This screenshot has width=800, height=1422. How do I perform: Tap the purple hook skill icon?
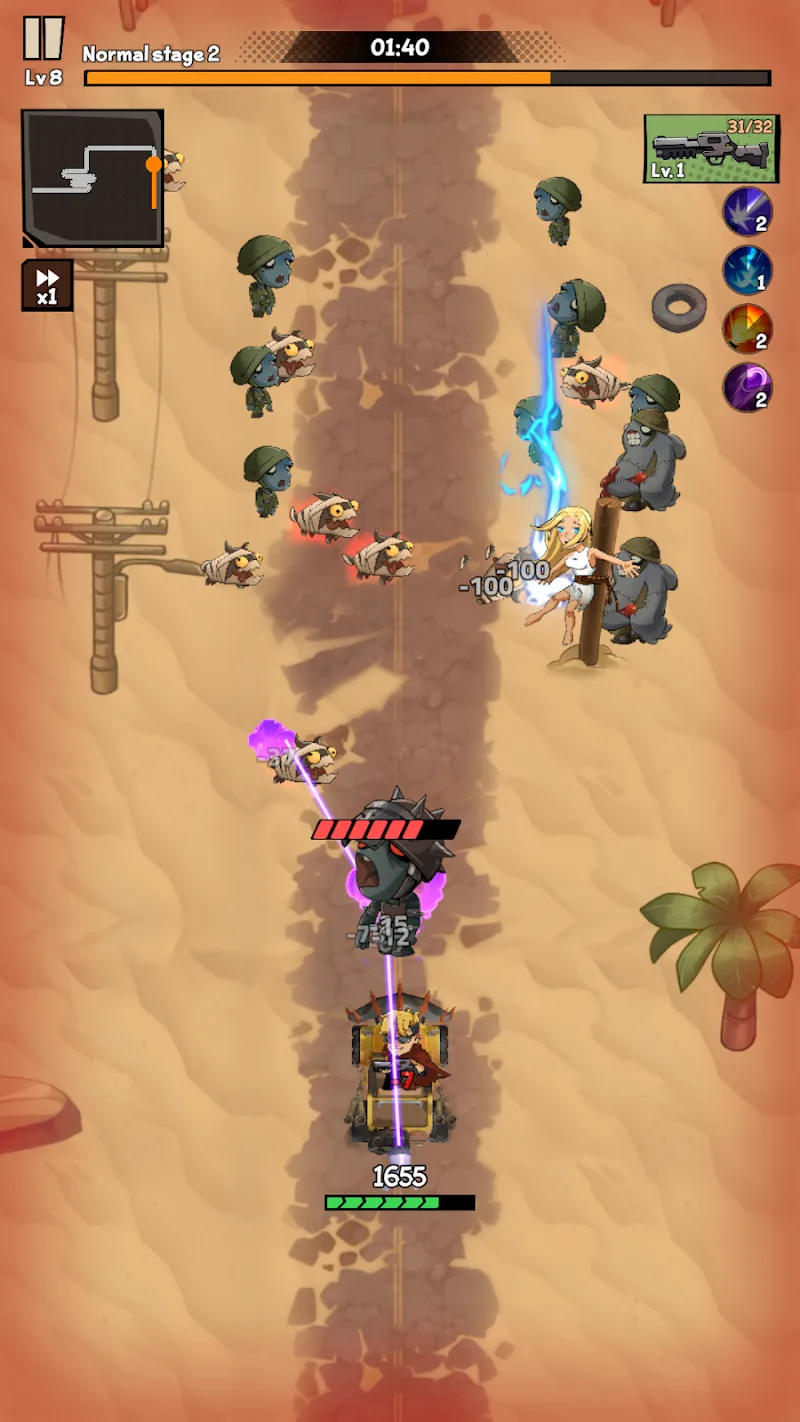[x=747, y=387]
